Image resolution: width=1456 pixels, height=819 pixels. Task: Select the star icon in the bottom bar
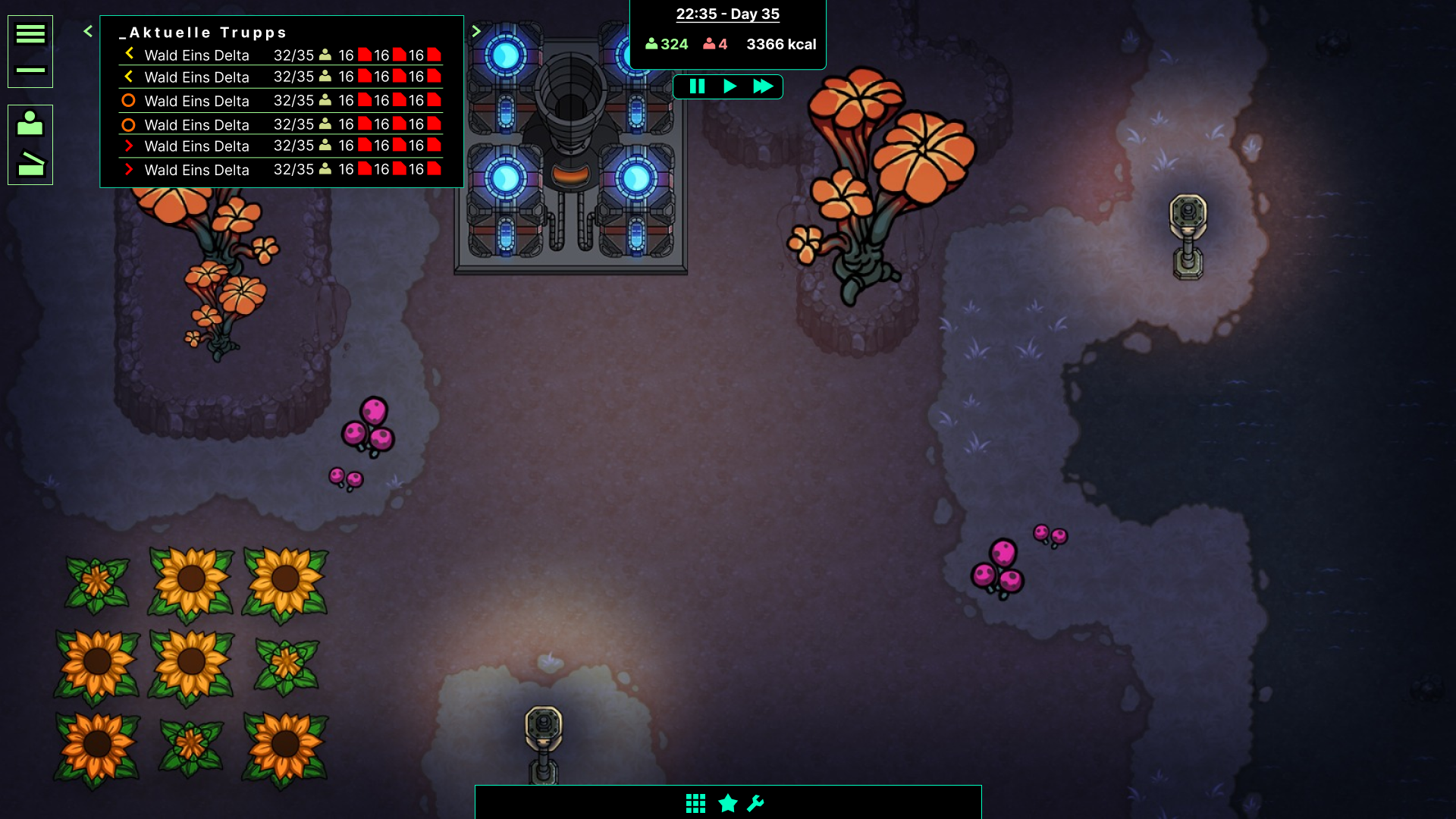[728, 803]
